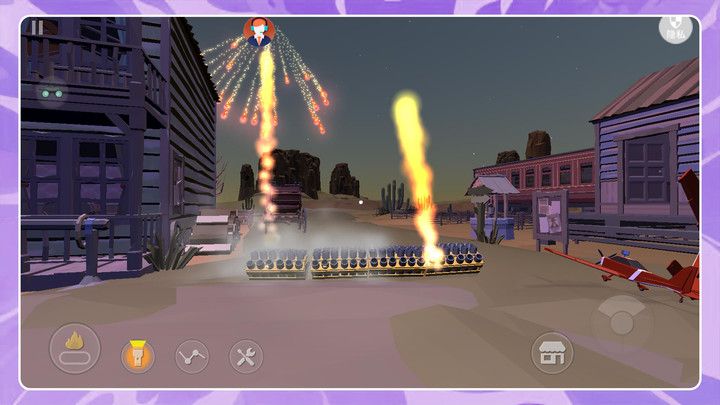Open the privacy (隐私) shield button
Image resolution: width=720 pixels, height=405 pixels.
pos(676,29)
